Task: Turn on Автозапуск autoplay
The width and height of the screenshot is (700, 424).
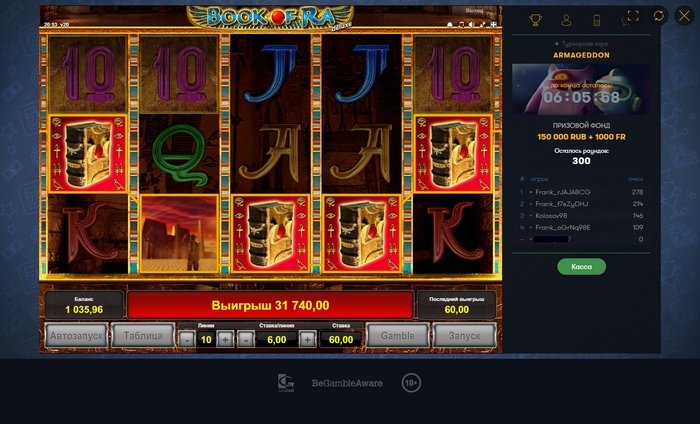Action: click(x=76, y=337)
